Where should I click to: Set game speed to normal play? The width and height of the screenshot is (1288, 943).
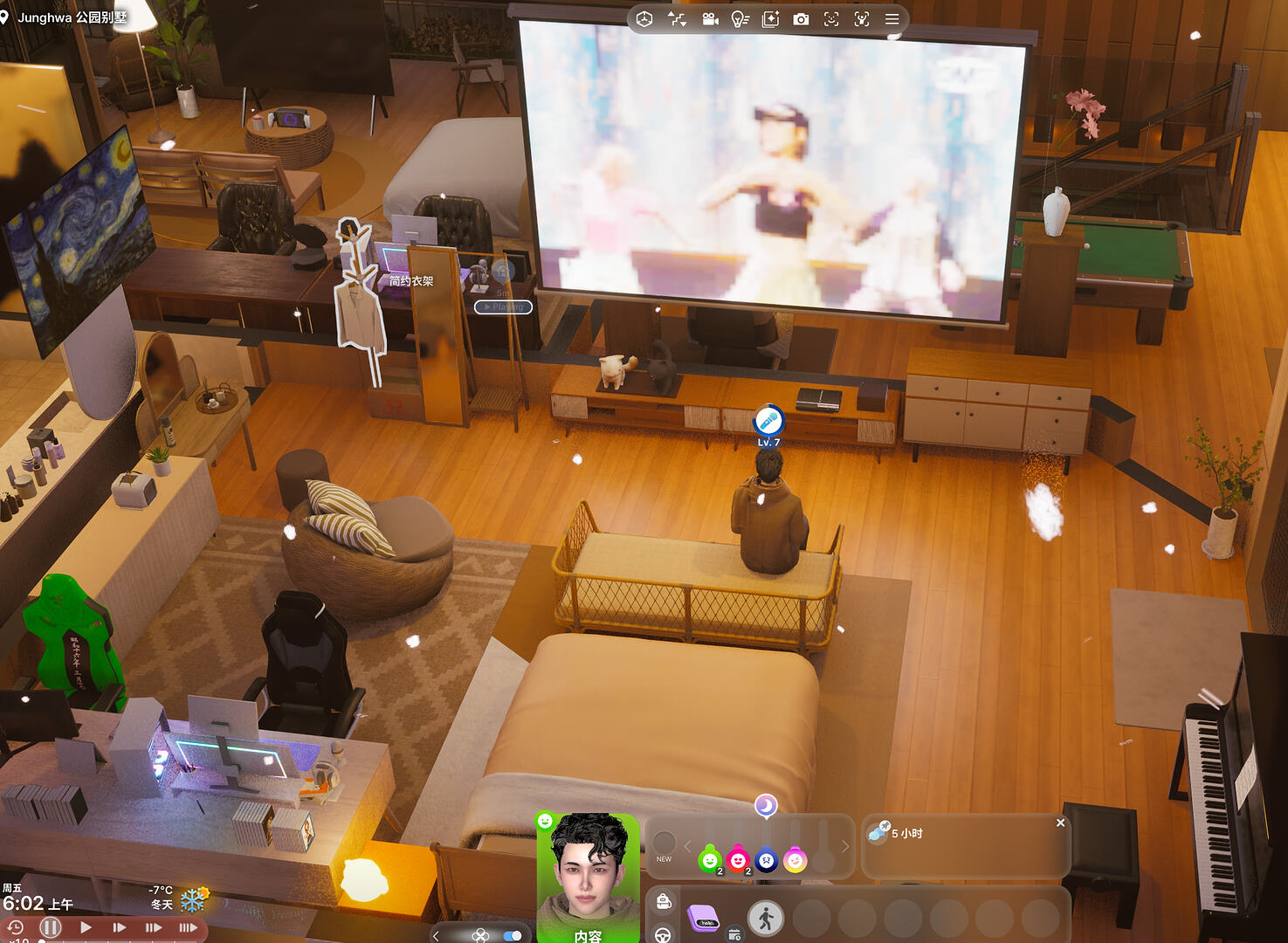pyautogui.click(x=86, y=927)
